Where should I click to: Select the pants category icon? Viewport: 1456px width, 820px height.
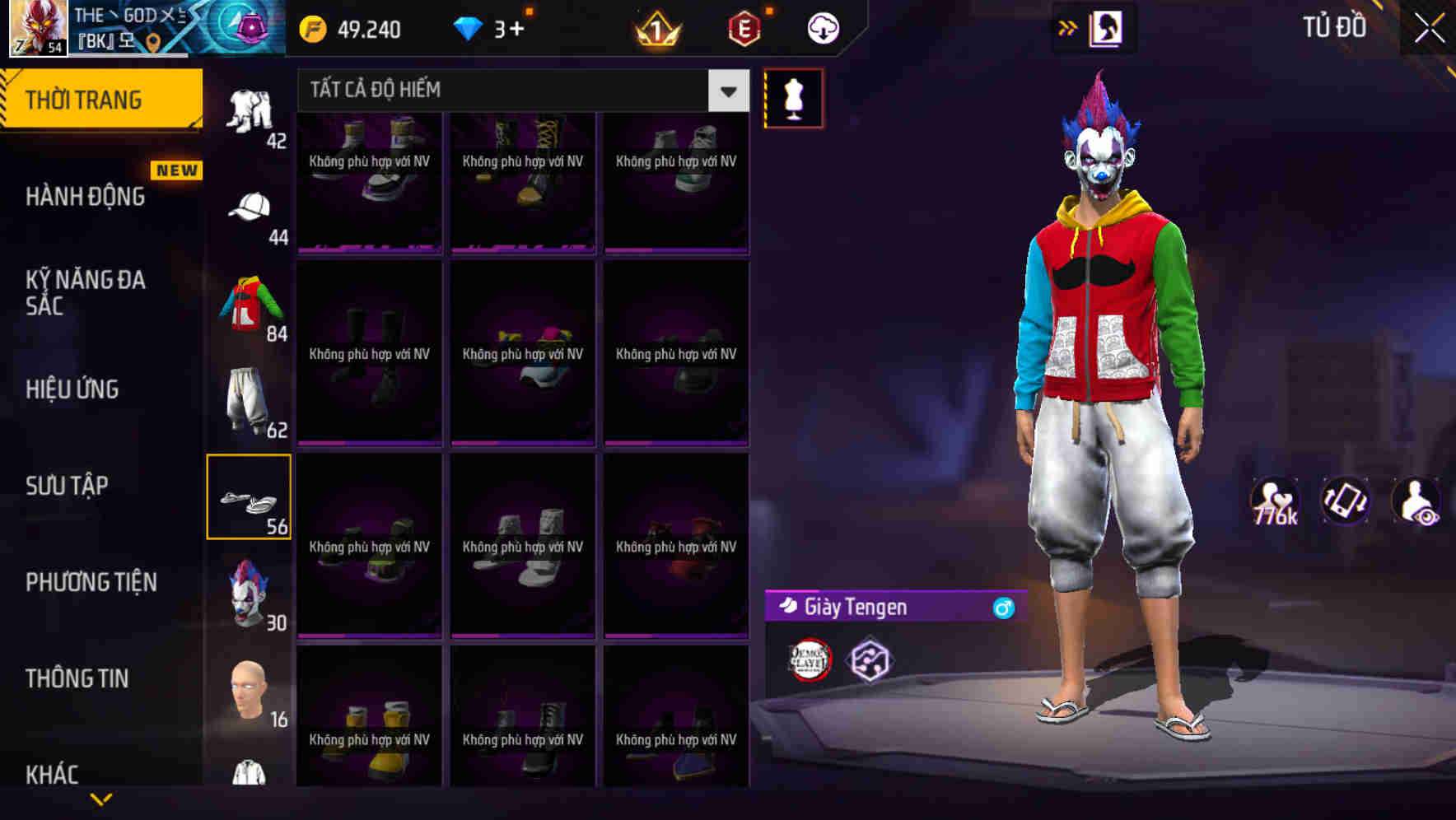coord(249,399)
